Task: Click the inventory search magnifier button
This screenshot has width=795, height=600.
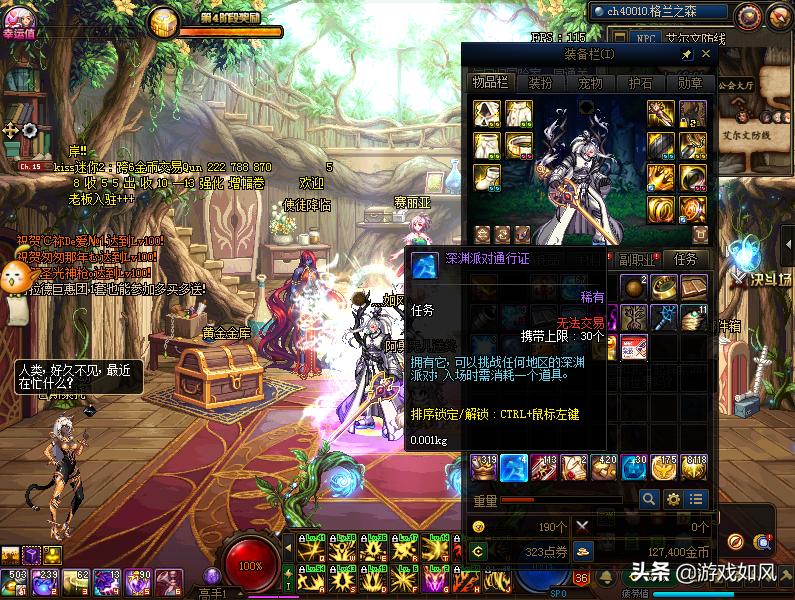Action: click(649, 498)
